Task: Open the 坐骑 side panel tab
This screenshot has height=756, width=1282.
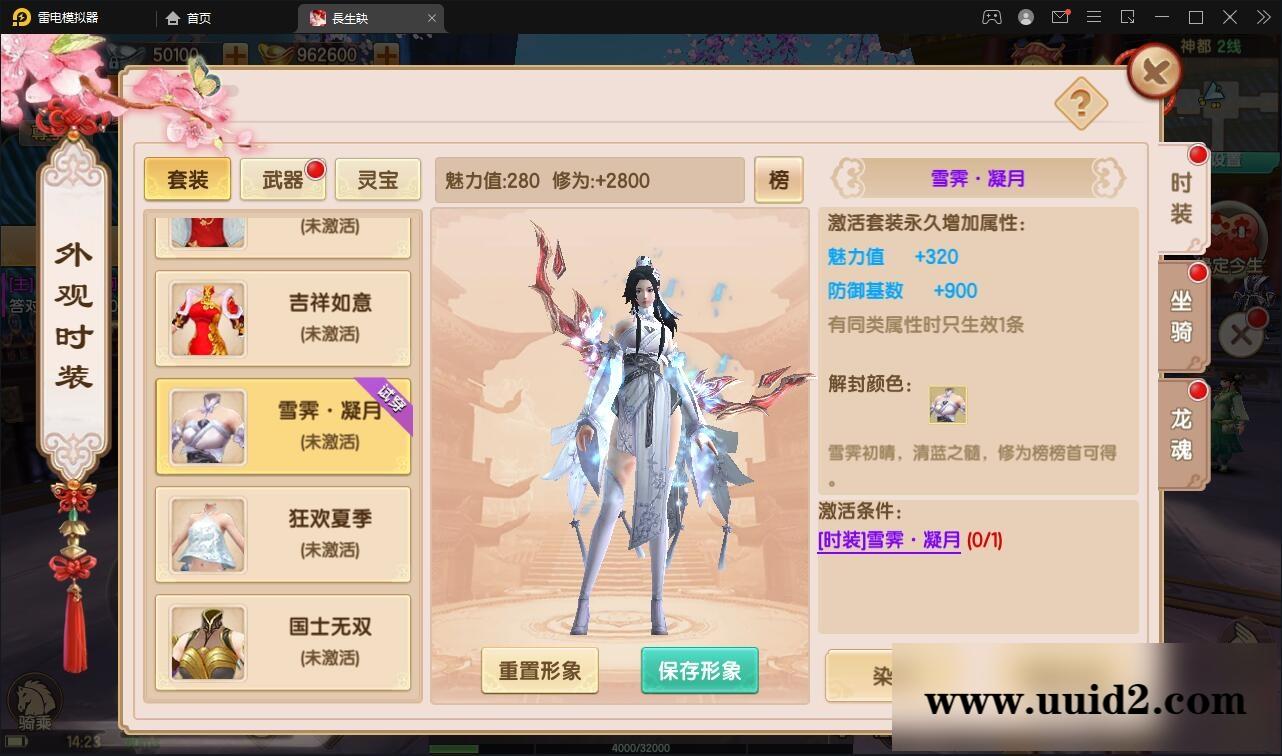Action: (x=1180, y=316)
